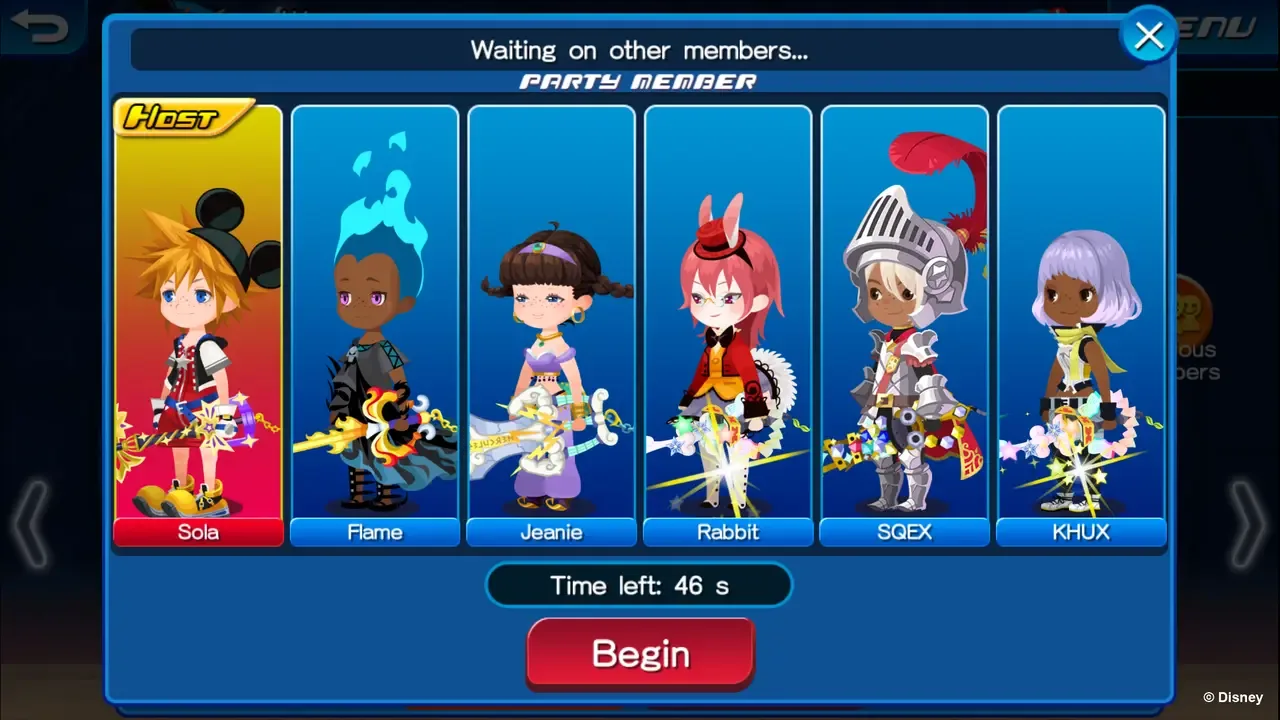Image resolution: width=1280 pixels, height=720 pixels.
Task: Select the Jeanie name label
Action: pos(551,532)
